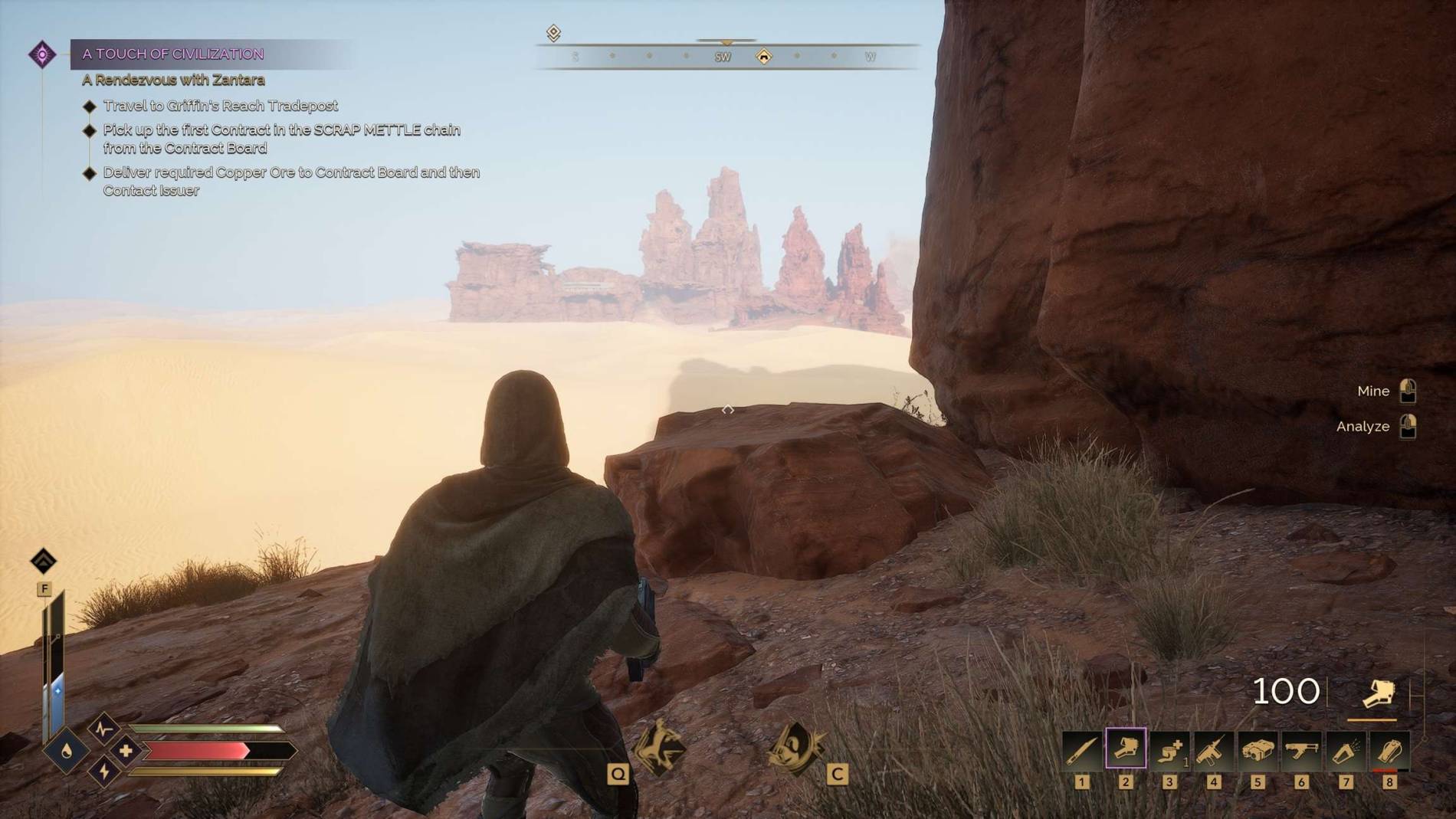This screenshot has width=1456, height=819.
Task: Equip the rifle in hotbar slot 4
Action: click(1214, 749)
